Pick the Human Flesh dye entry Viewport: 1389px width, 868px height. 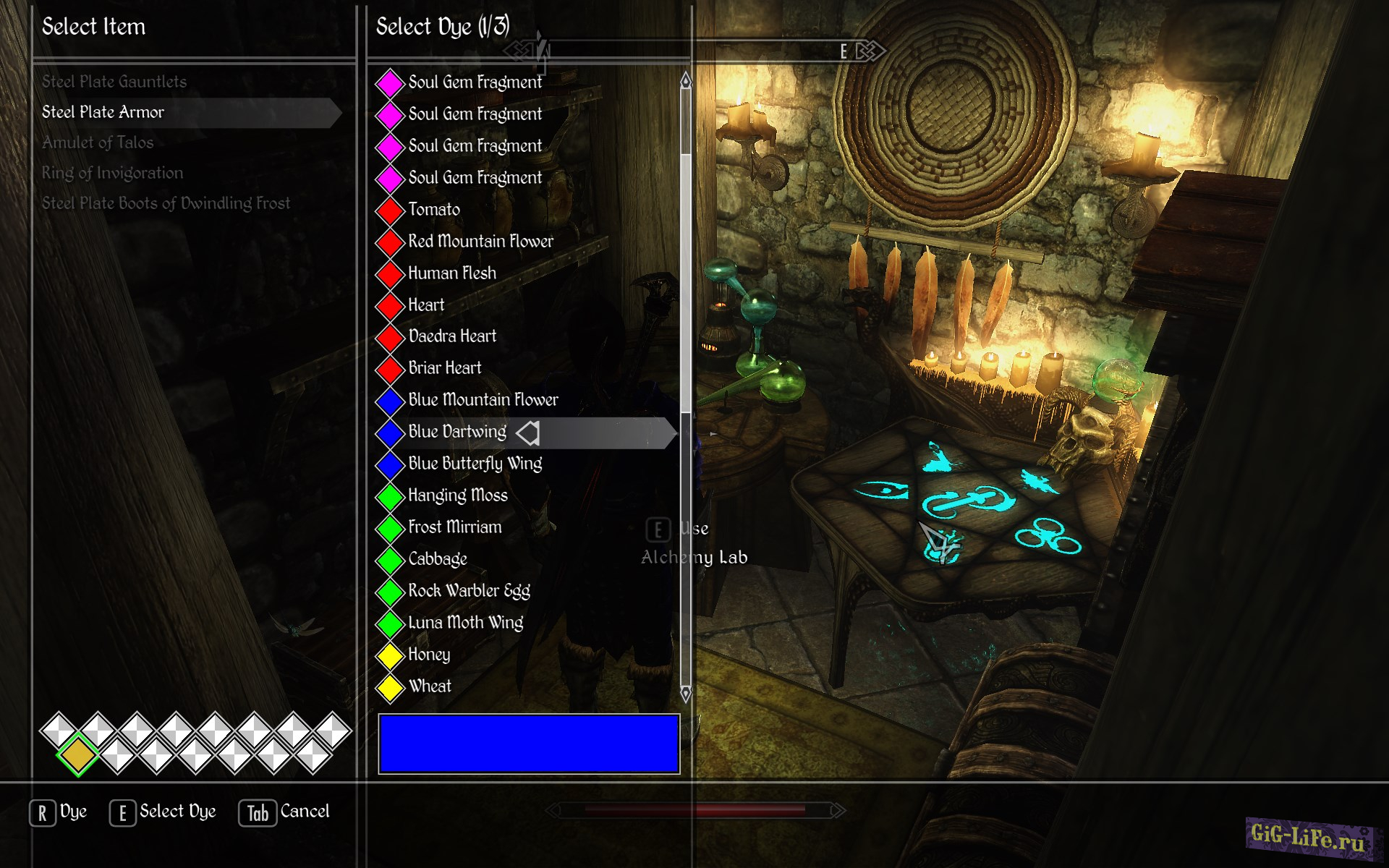point(452,273)
